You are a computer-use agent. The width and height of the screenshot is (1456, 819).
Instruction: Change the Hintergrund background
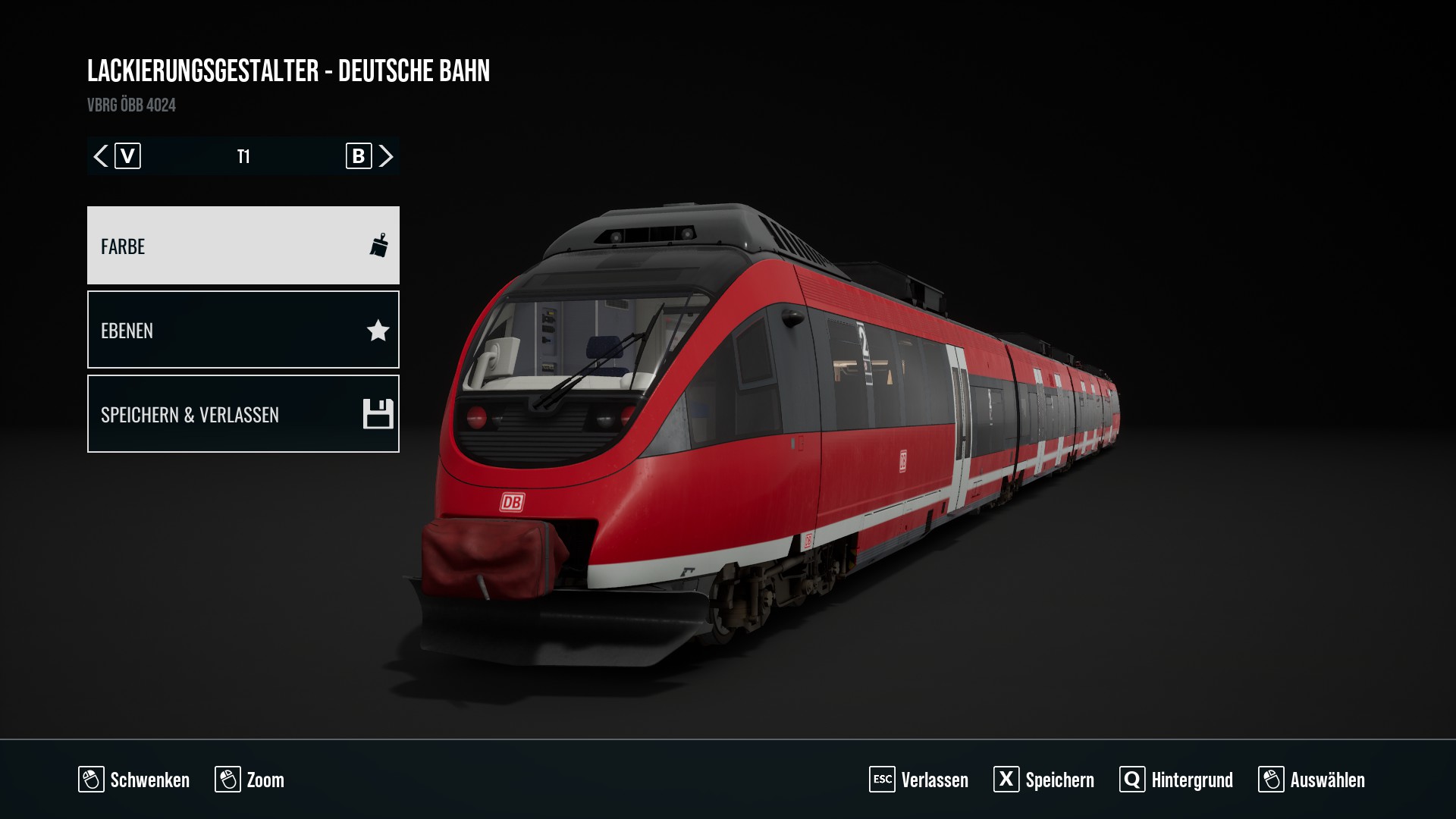point(1176,780)
